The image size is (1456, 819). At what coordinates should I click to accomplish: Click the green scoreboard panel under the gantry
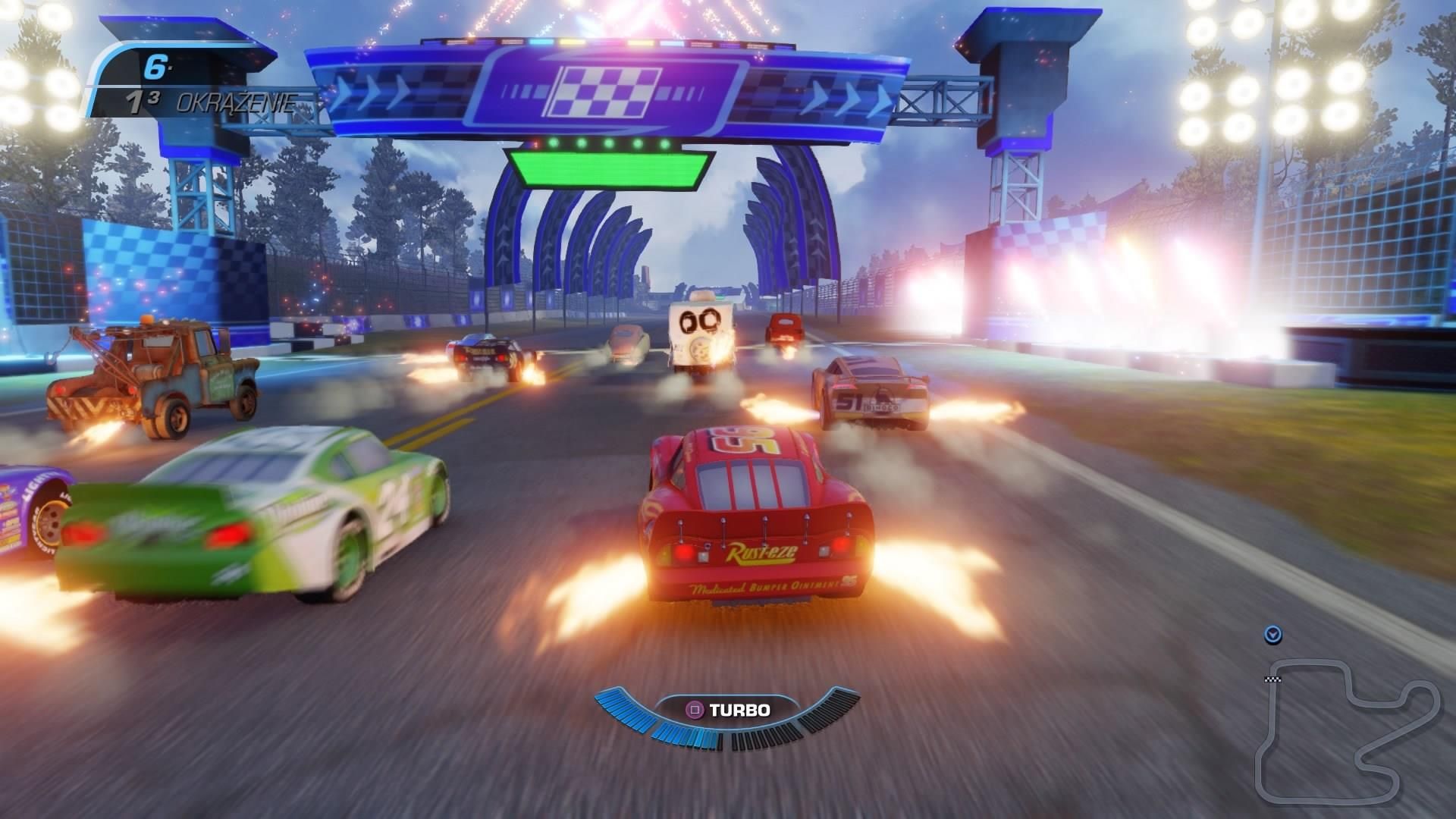click(x=610, y=168)
